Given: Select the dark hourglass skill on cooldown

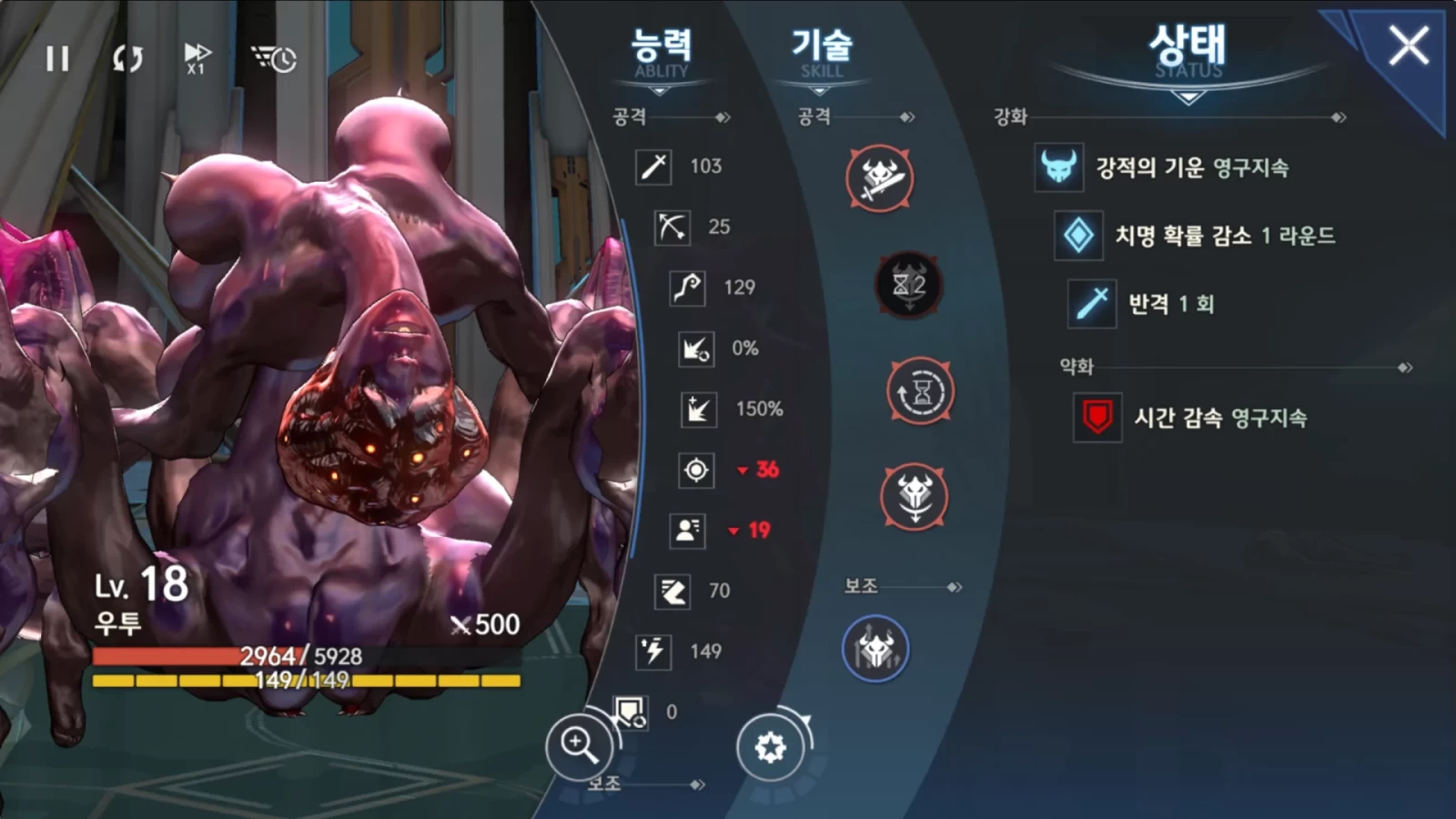Looking at the screenshot, I should 908,285.
